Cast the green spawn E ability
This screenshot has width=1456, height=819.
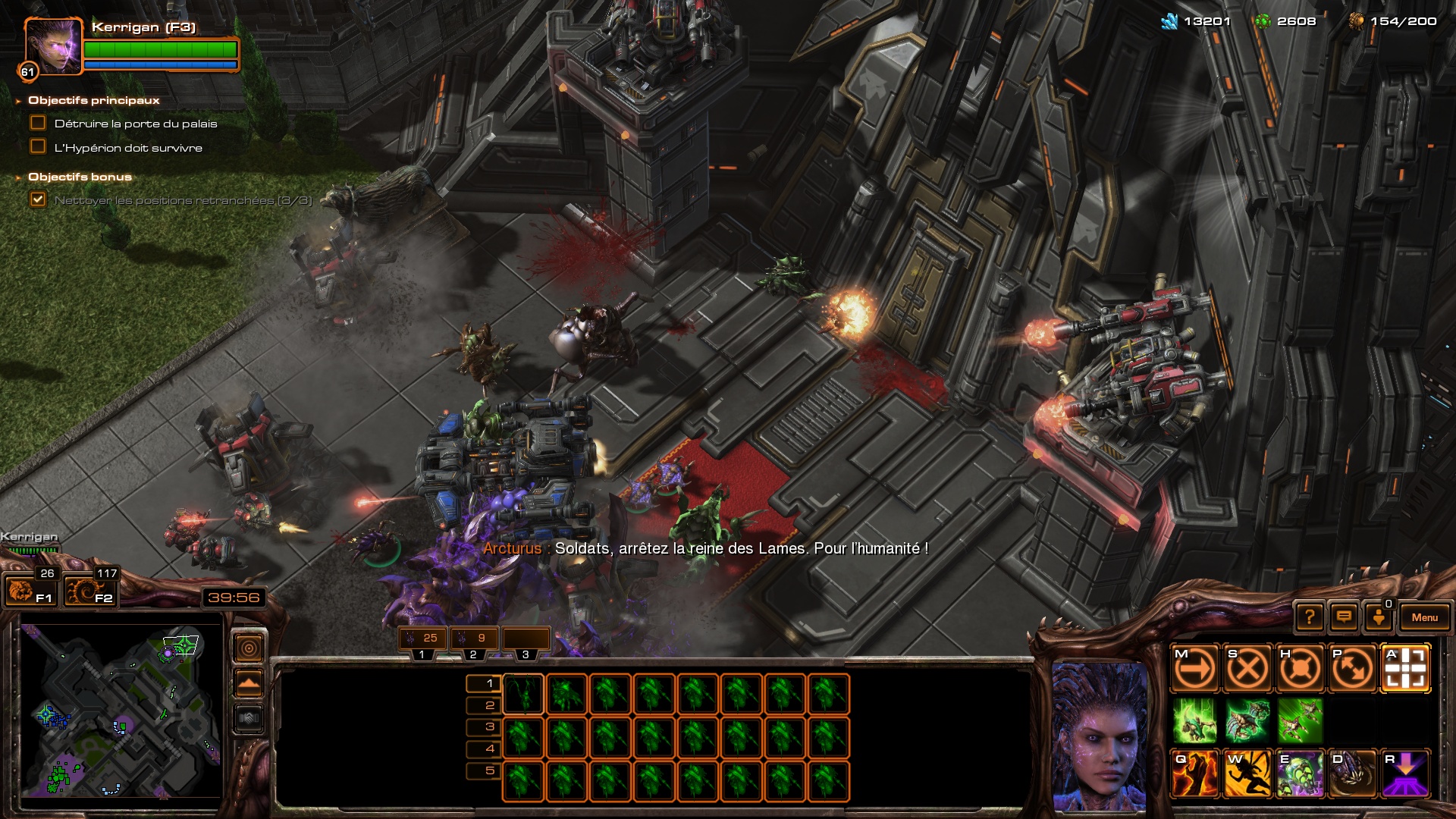pos(1300,773)
